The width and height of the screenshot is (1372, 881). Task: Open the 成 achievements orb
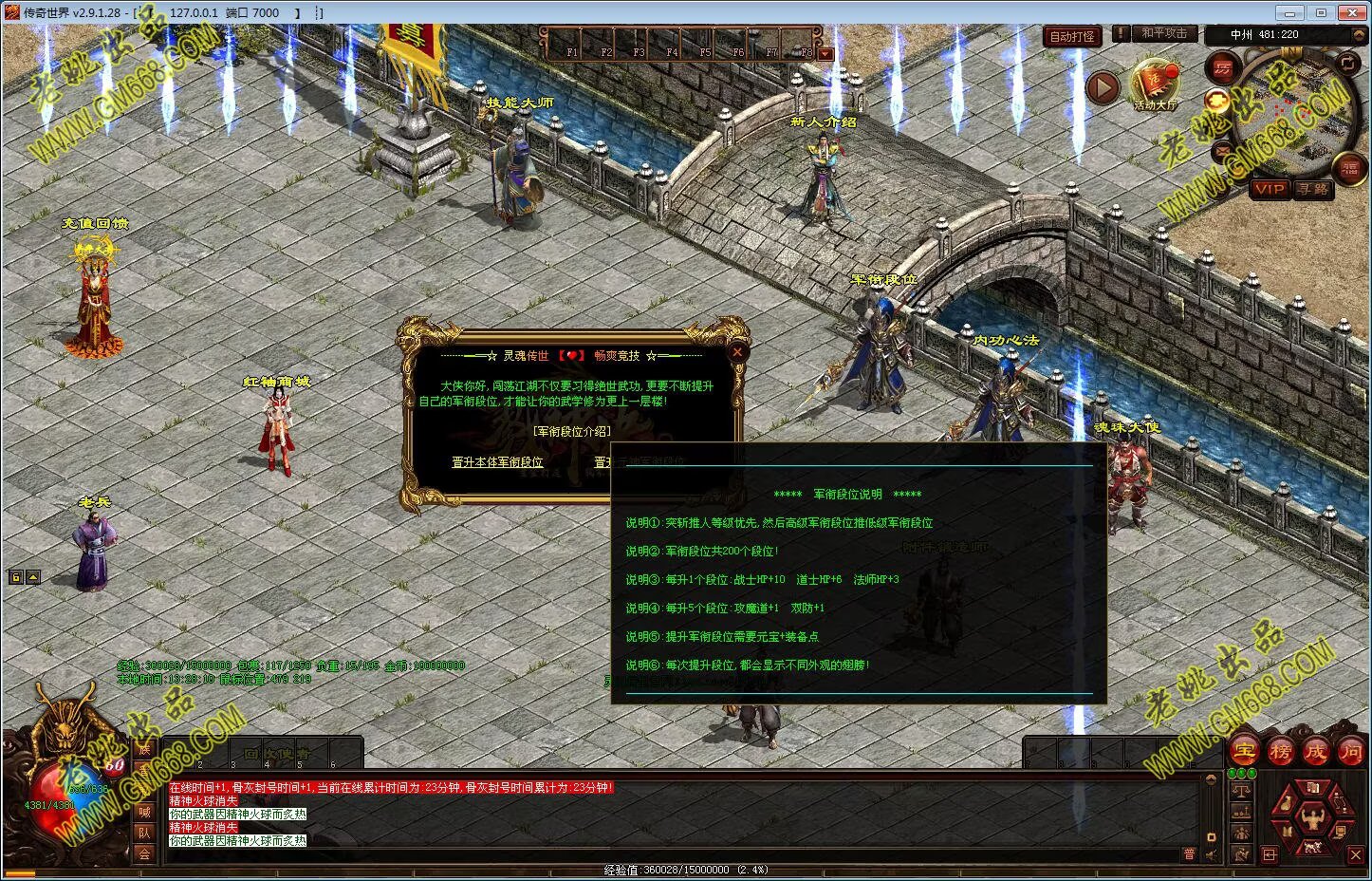(x=1317, y=751)
